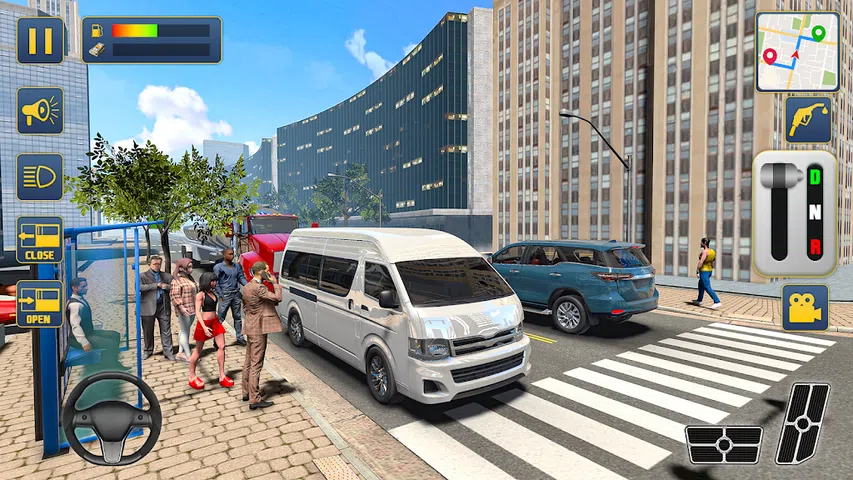Switch the camera view
Viewport: 853px width, 480px height.
(x=805, y=307)
